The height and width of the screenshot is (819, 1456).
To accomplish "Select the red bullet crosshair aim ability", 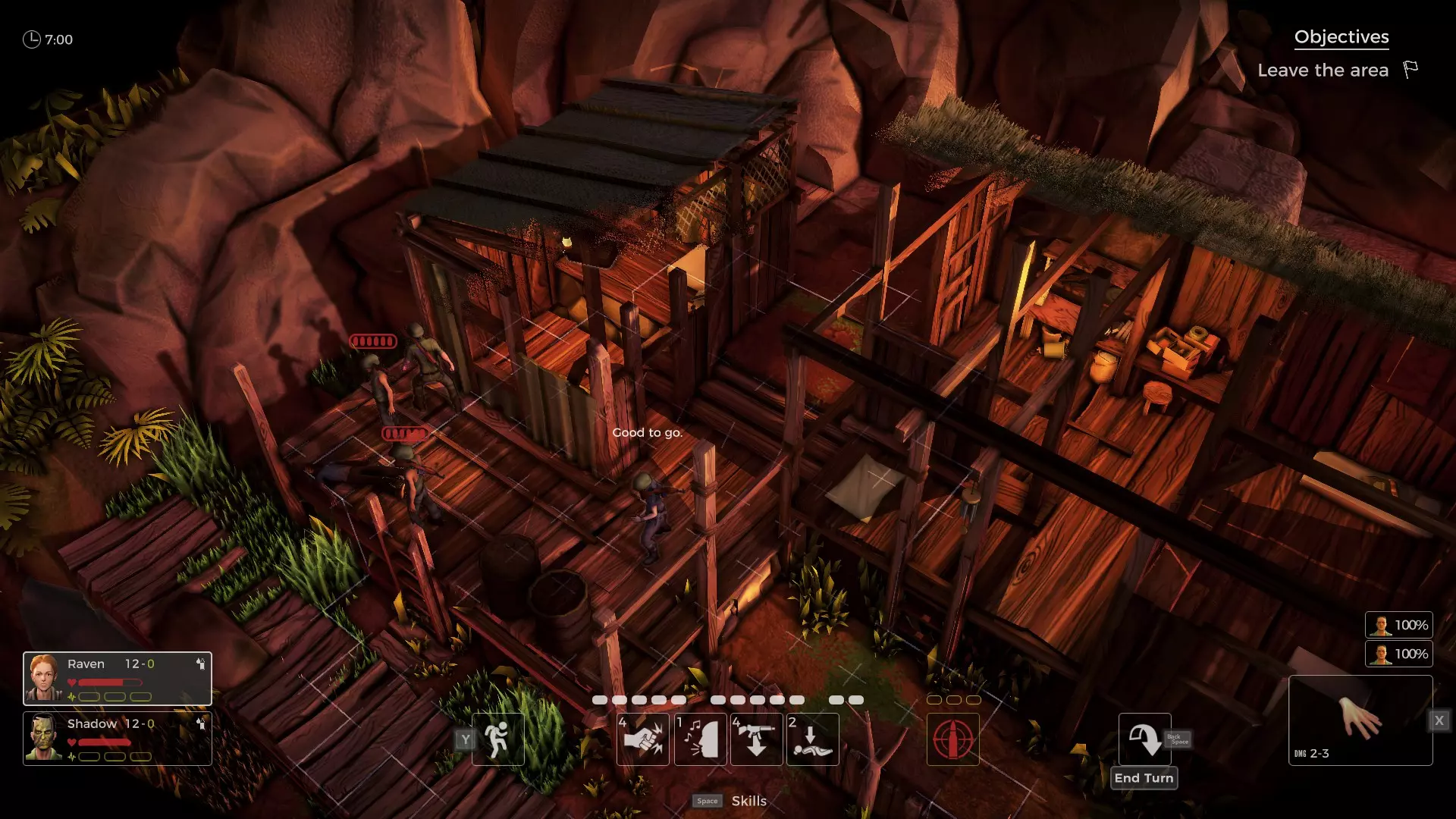I will 952,739.
